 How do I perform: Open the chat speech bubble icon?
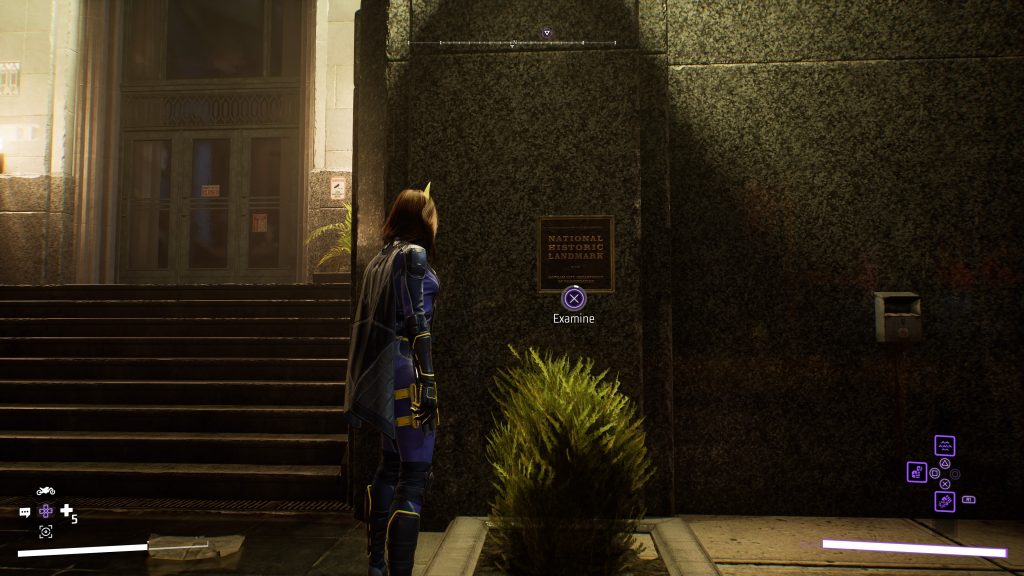25,512
